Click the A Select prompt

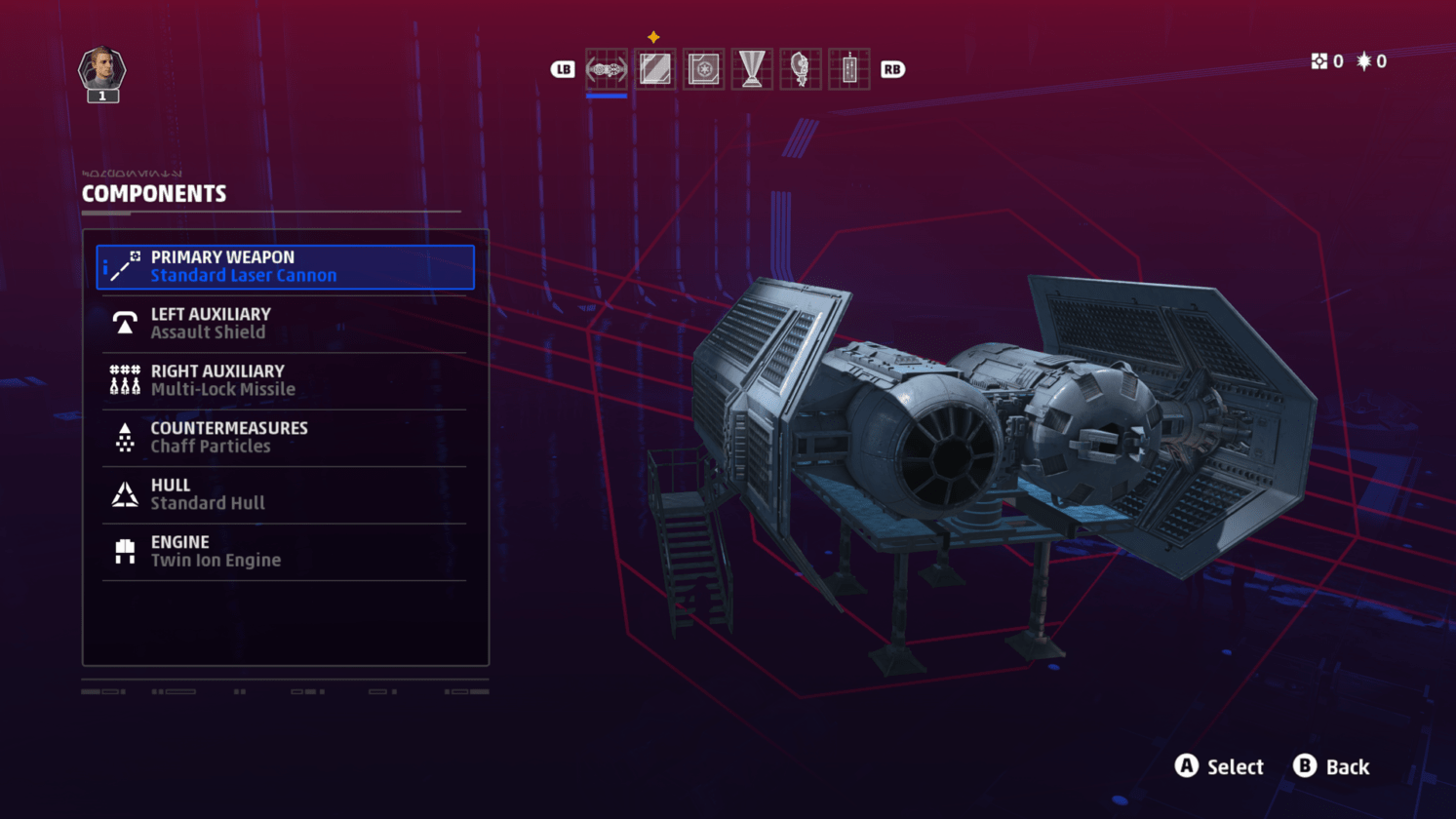pos(1218,767)
